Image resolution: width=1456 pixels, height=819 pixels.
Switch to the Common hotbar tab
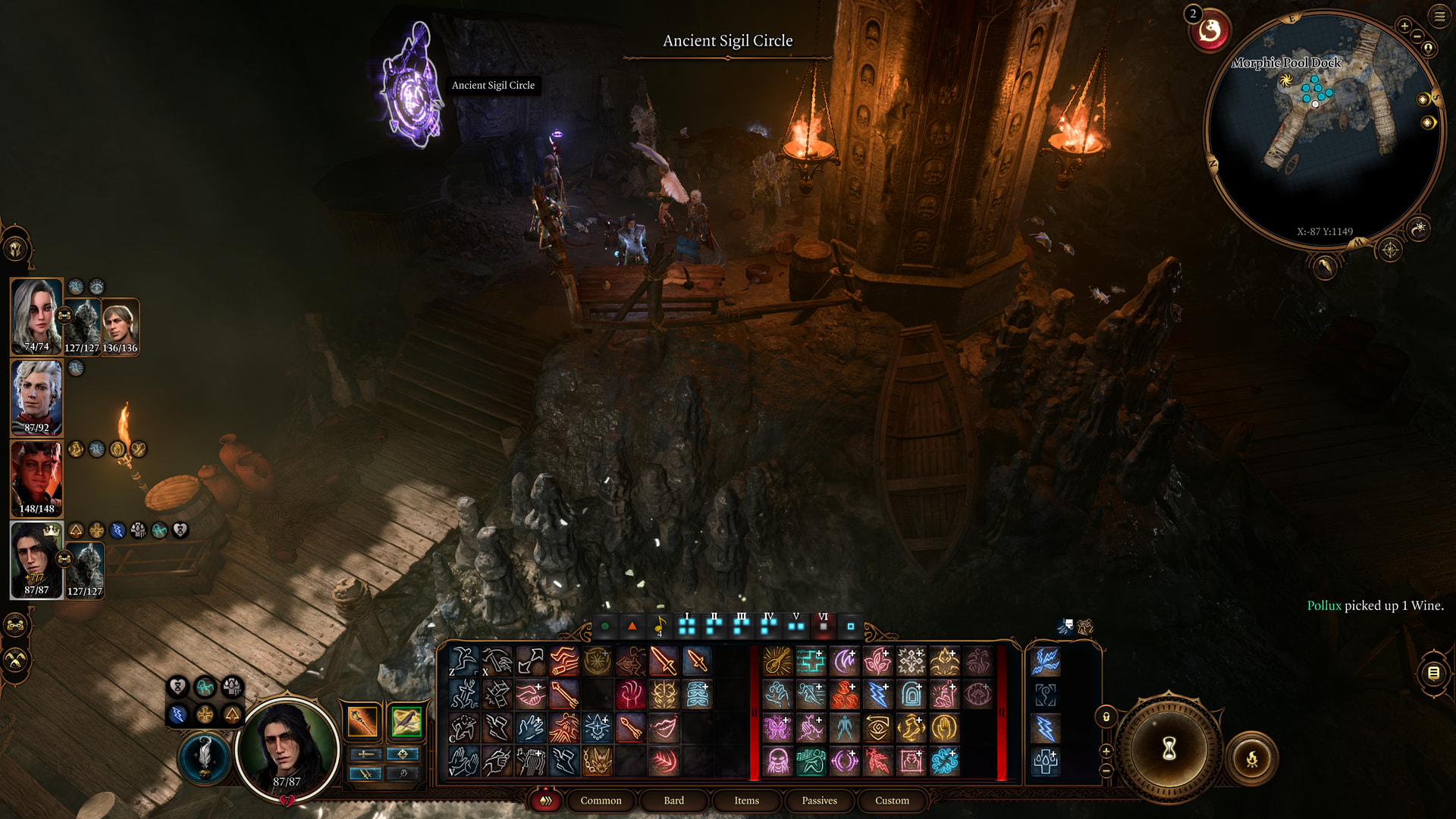pos(601,800)
